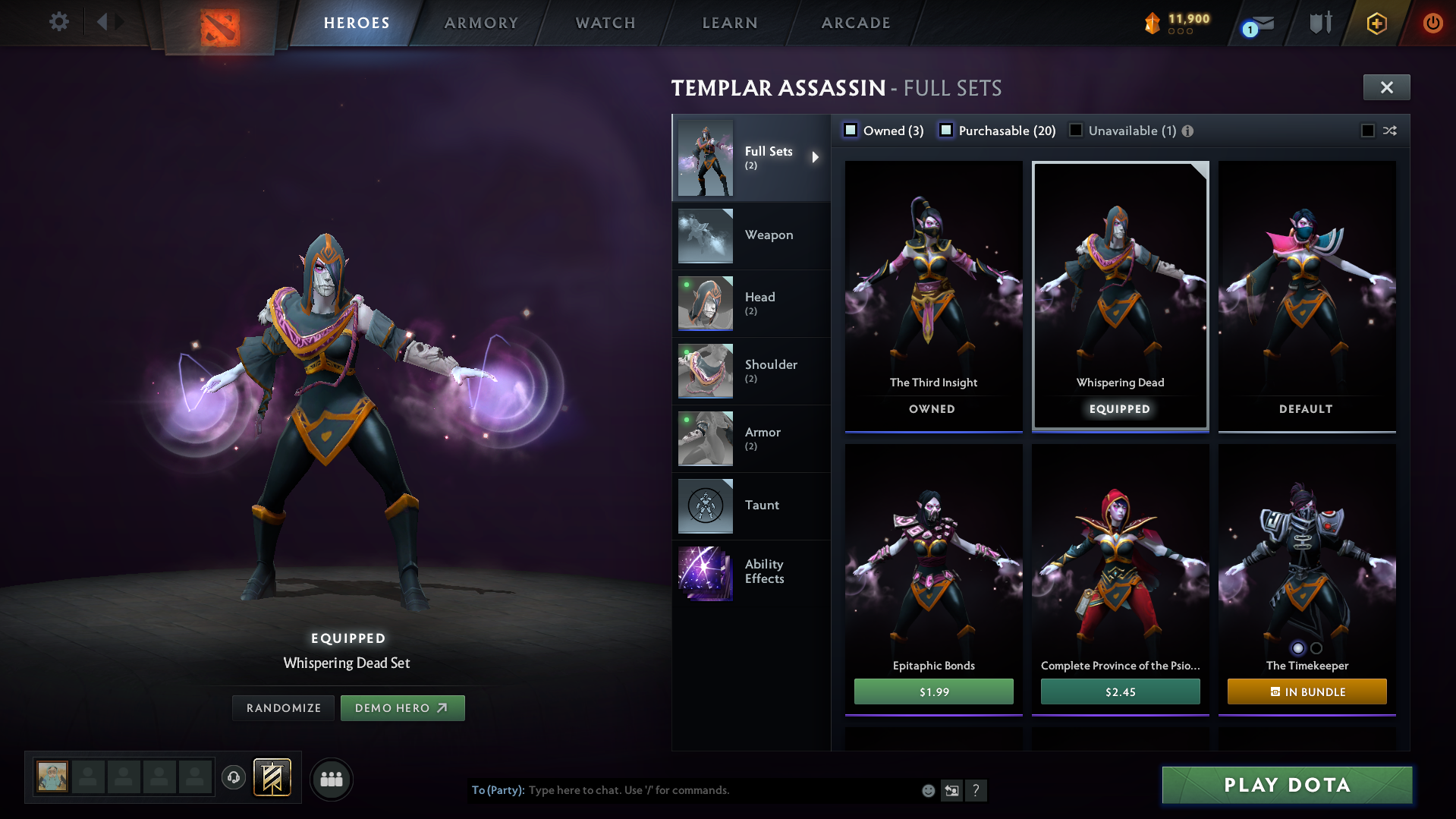Click the headset voice chat icon
The image size is (1456, 819).
234,778
